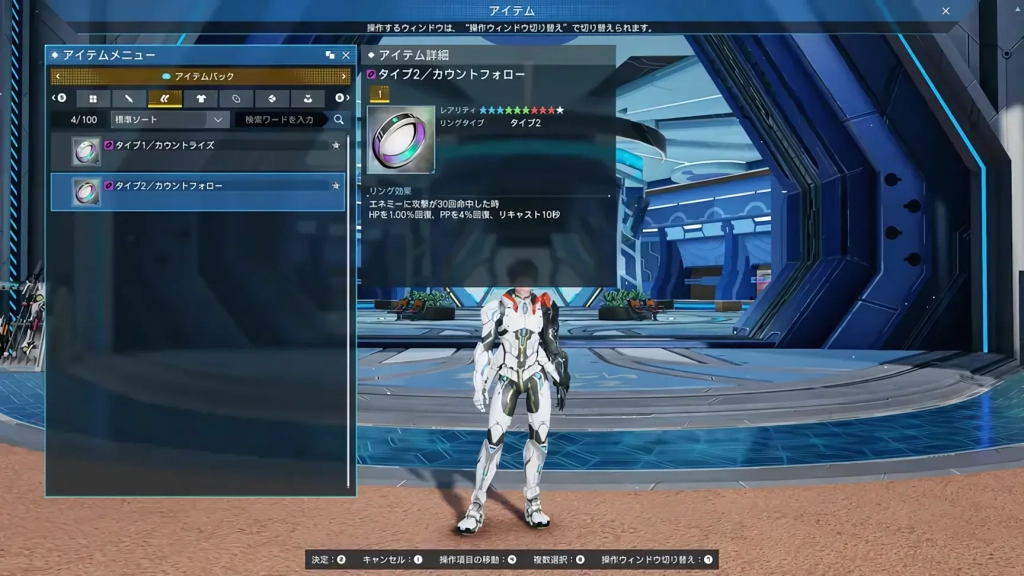Switch to the double-chevron tab
Screen dimensions: 1024x576
pyautogui.click(x=165, y=98)
